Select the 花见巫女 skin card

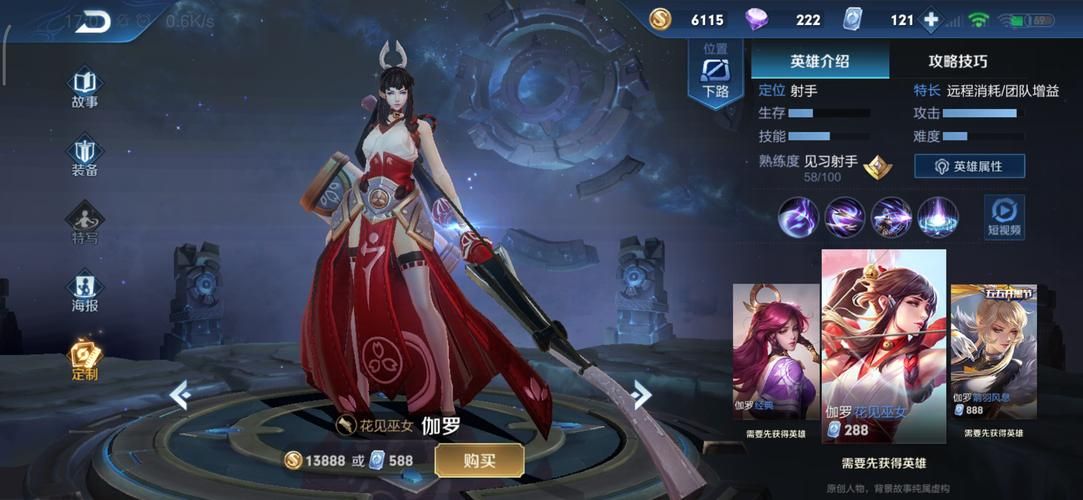click(x=883, y=346)
